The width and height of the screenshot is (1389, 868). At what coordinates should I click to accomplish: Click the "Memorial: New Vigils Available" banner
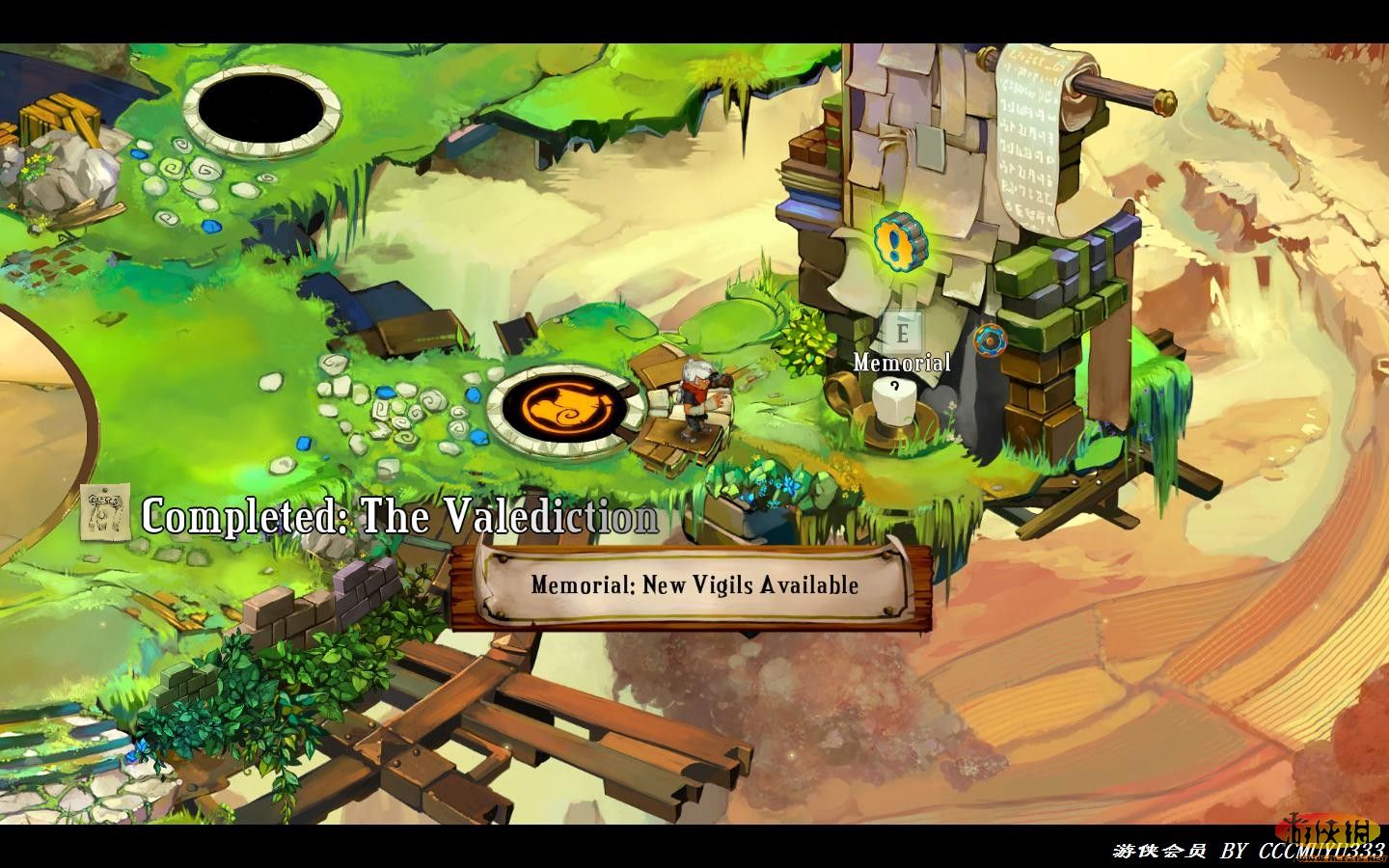(x=694, y=584)
